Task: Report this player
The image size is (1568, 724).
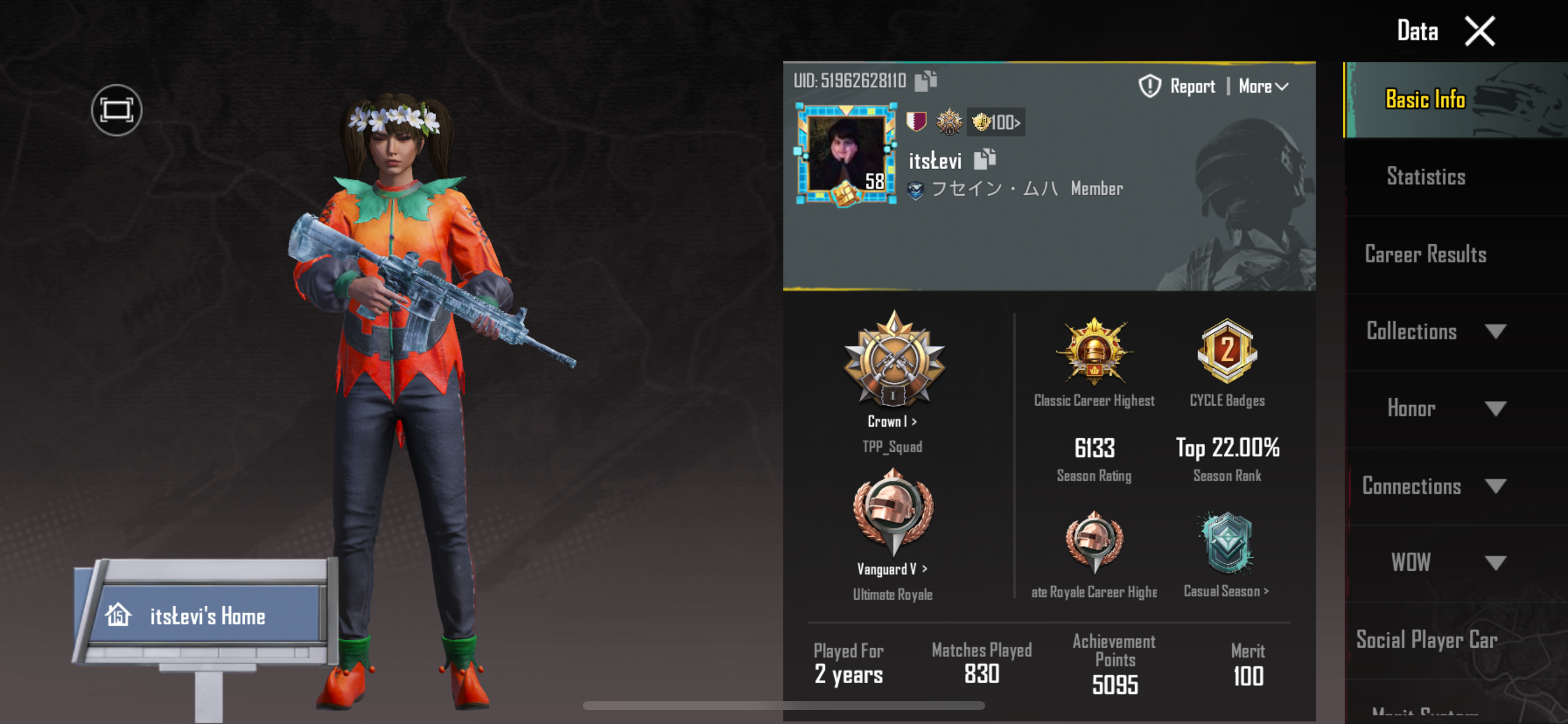Action: point(1178,86)
